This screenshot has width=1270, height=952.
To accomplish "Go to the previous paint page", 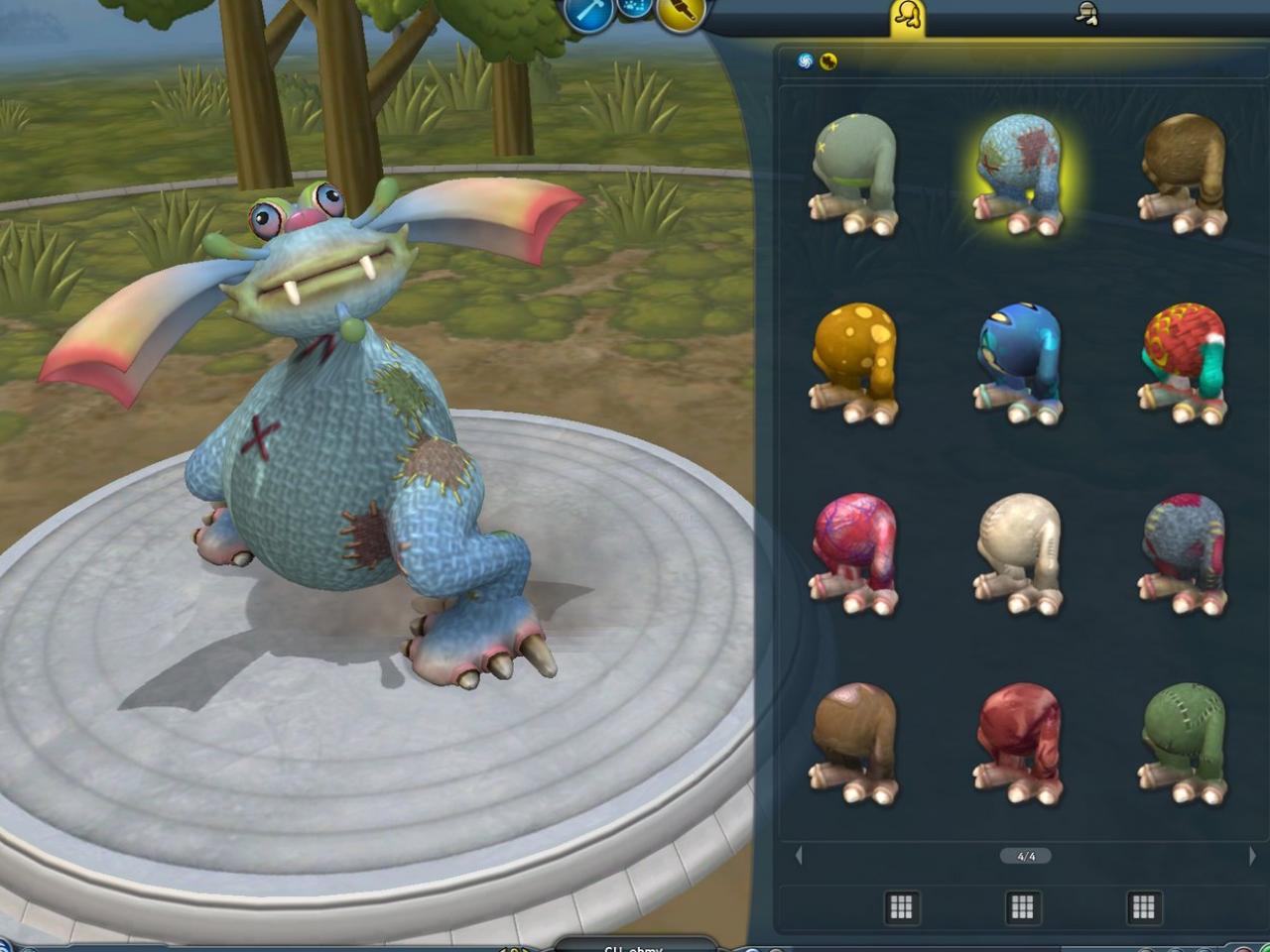I will click(799, 855).
